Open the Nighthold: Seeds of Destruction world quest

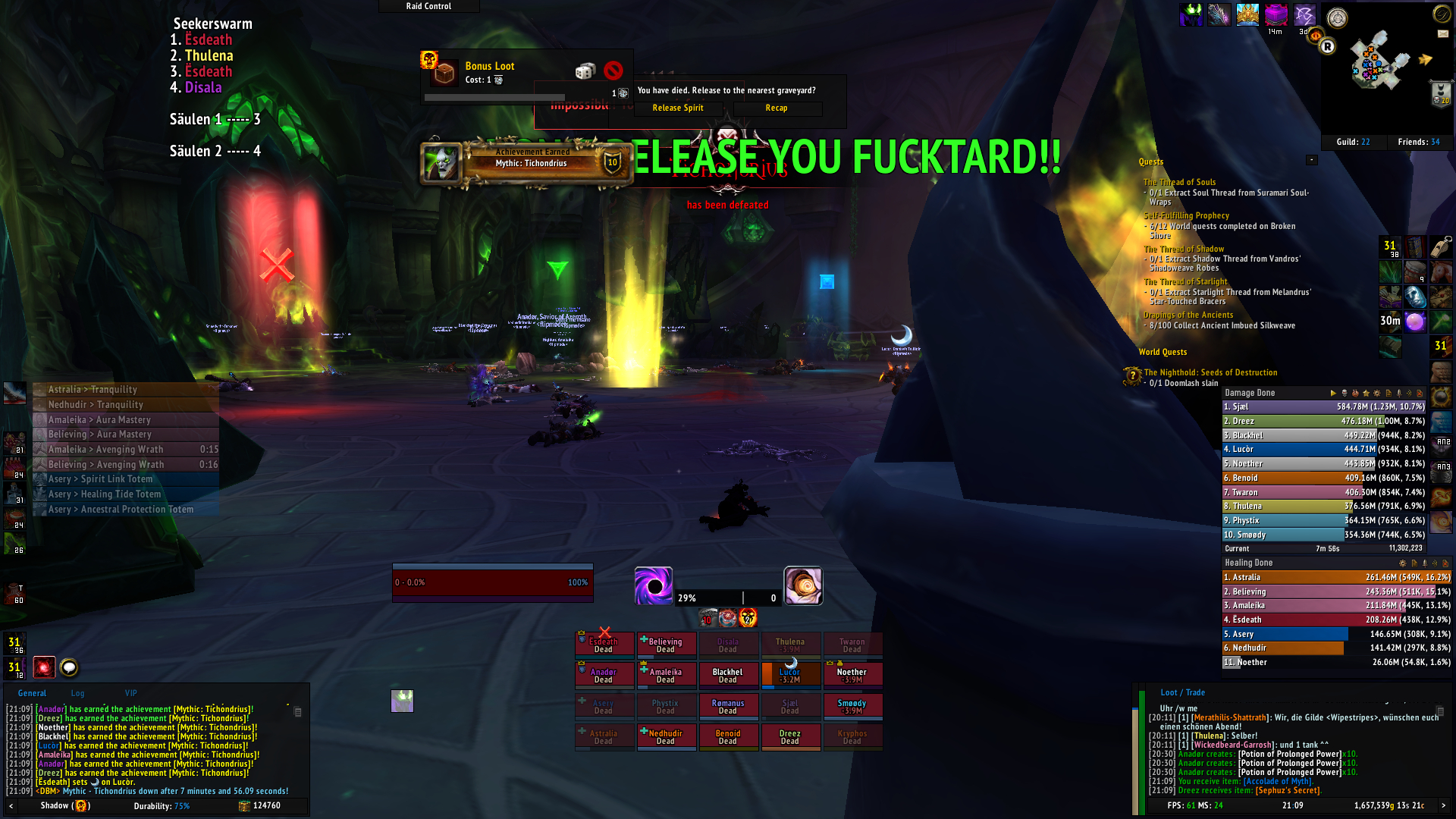(1210, 372)
